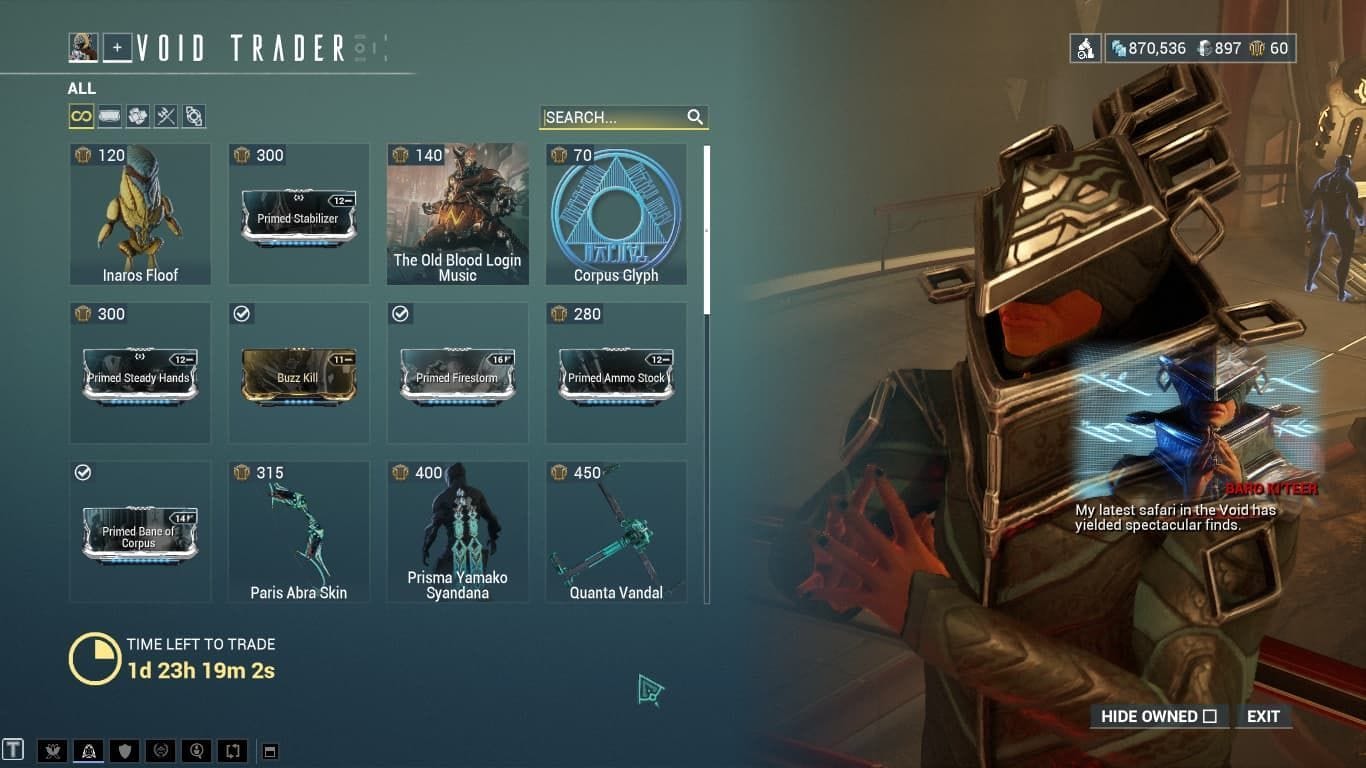Screen dimensions: 1366x768
Task: Select the cosmetics filter icon
Action: tap(195, 116)
